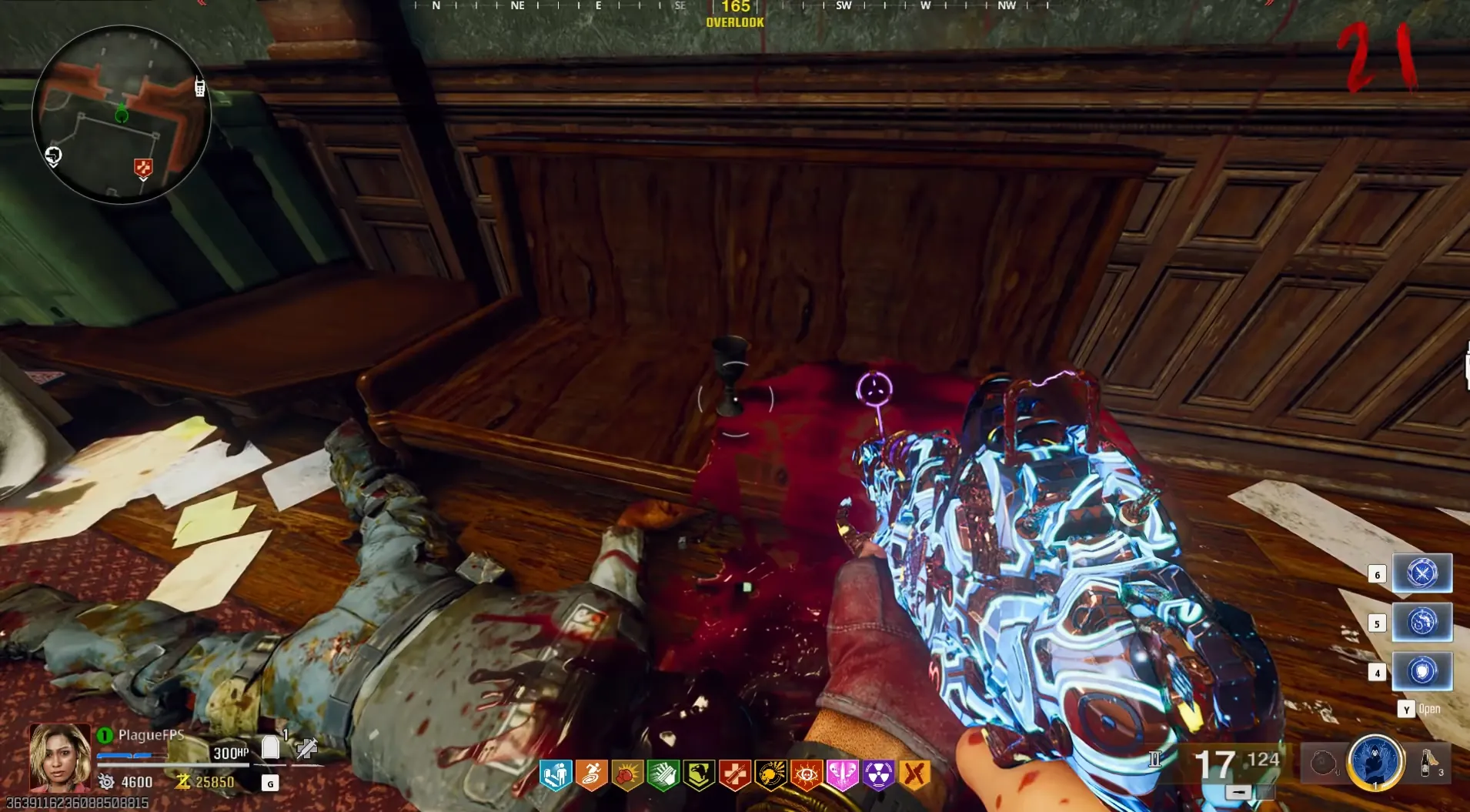Click the yellow crossed-guns perk badge
This screenshot has height=812, width=1470.
pos(914,774)
